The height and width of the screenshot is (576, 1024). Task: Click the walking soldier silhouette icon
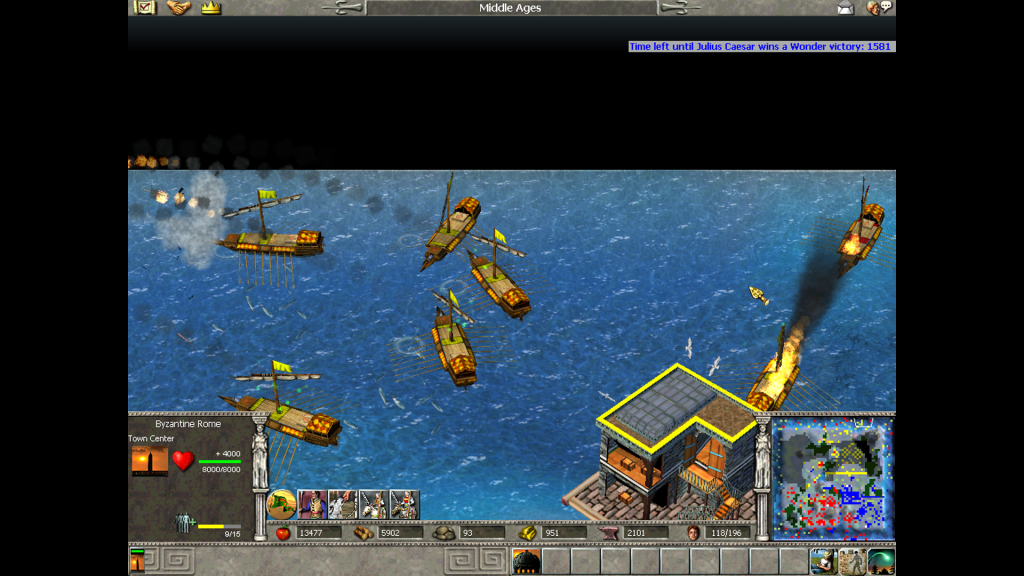(x=852, y=561)
